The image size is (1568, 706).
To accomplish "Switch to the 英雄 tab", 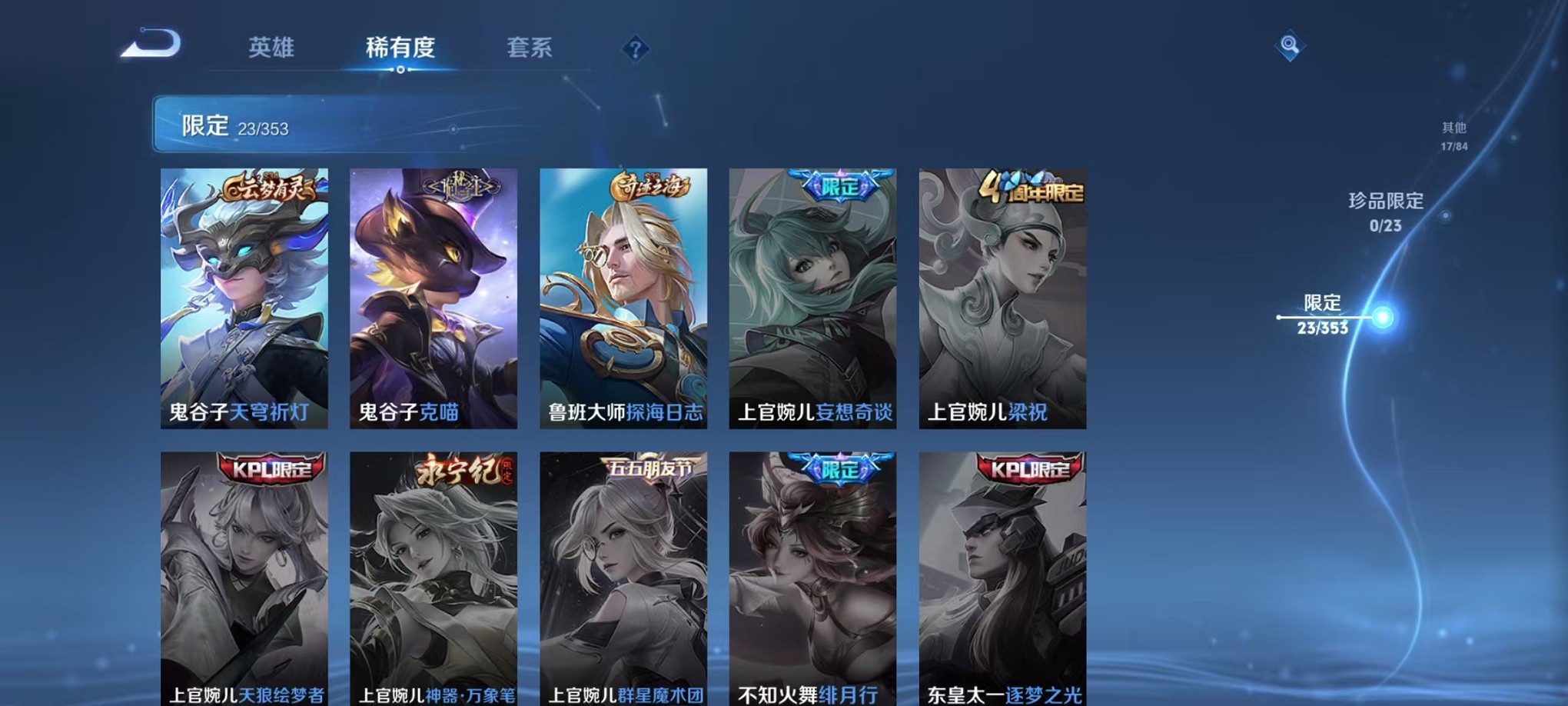I will 271,48.
